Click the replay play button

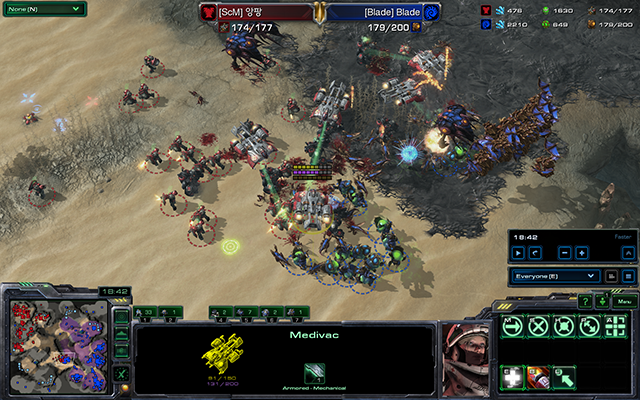(x=518, y=253)
